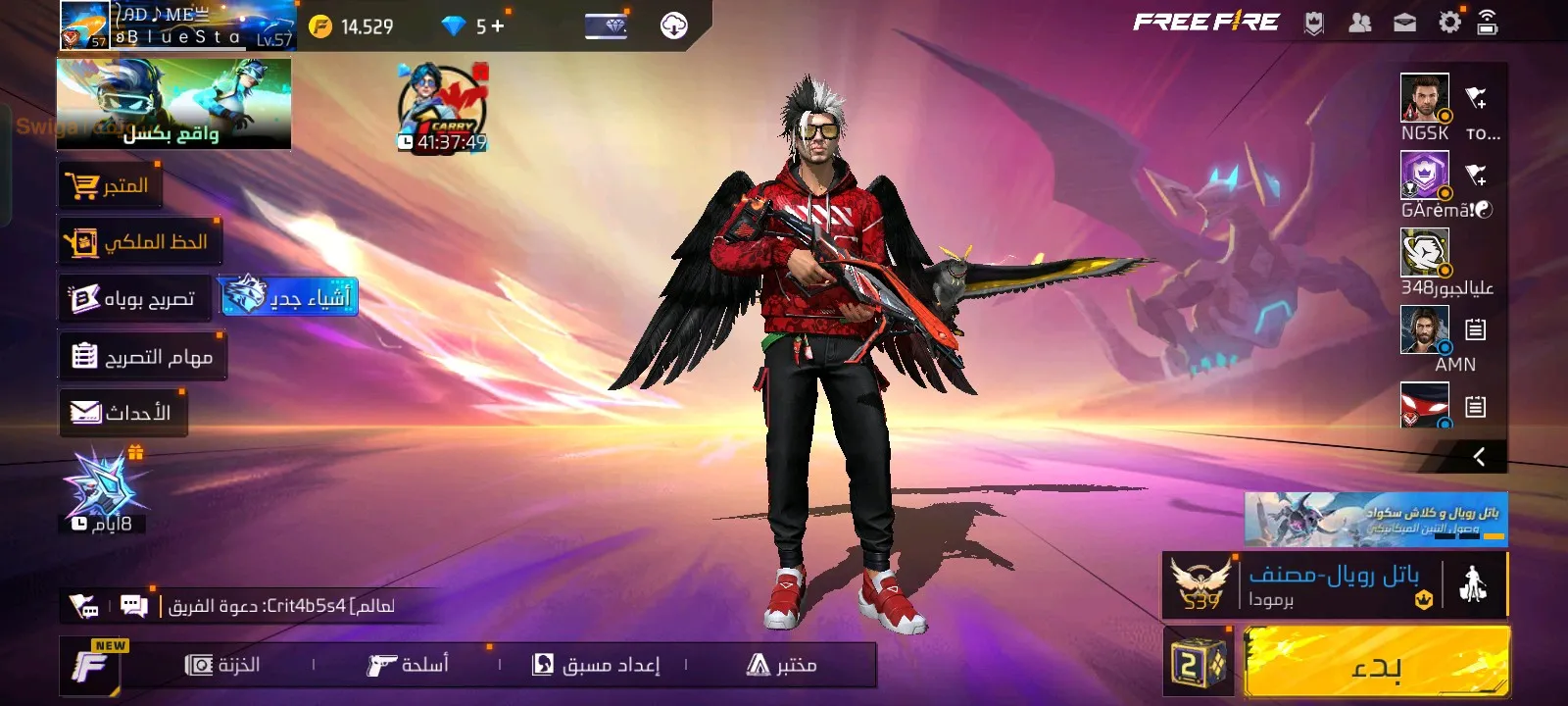Collapse the friends side panel arrow
This screenshot has height=706, width=1568.
tap(1479, 456)
